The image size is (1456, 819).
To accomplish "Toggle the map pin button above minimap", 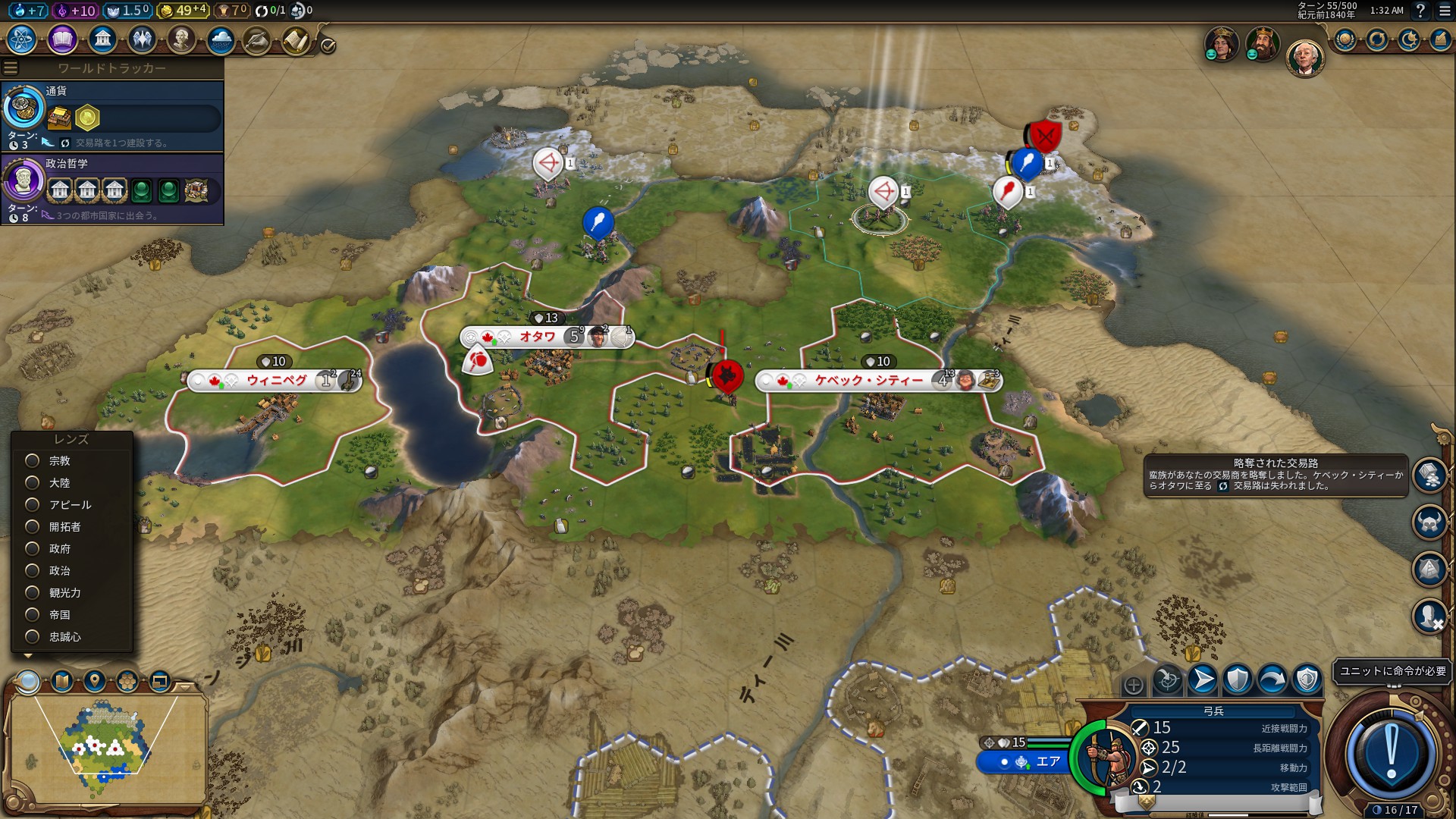I will point(95,681).
